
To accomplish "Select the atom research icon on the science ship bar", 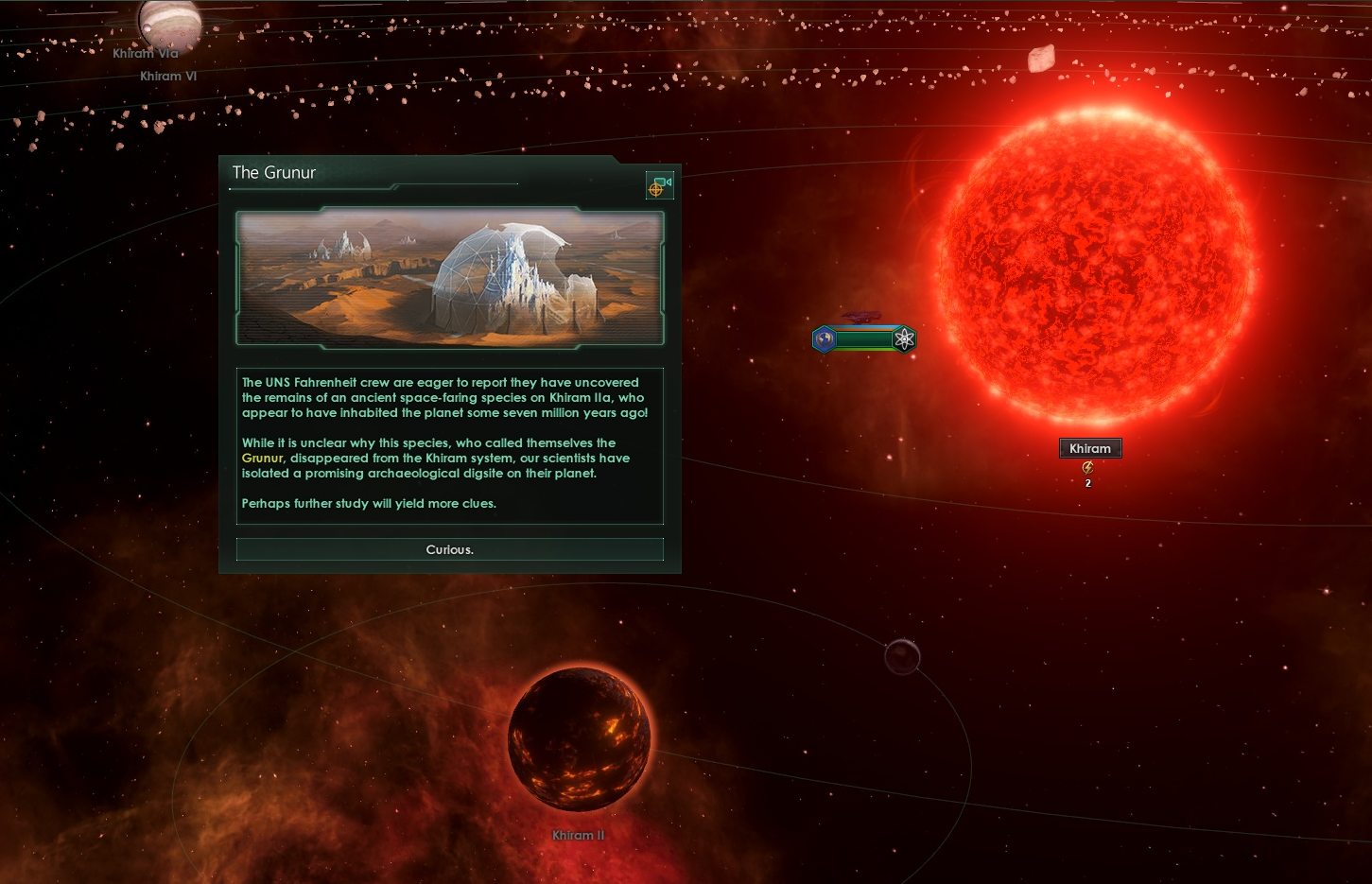I will (x=904, y=338).
